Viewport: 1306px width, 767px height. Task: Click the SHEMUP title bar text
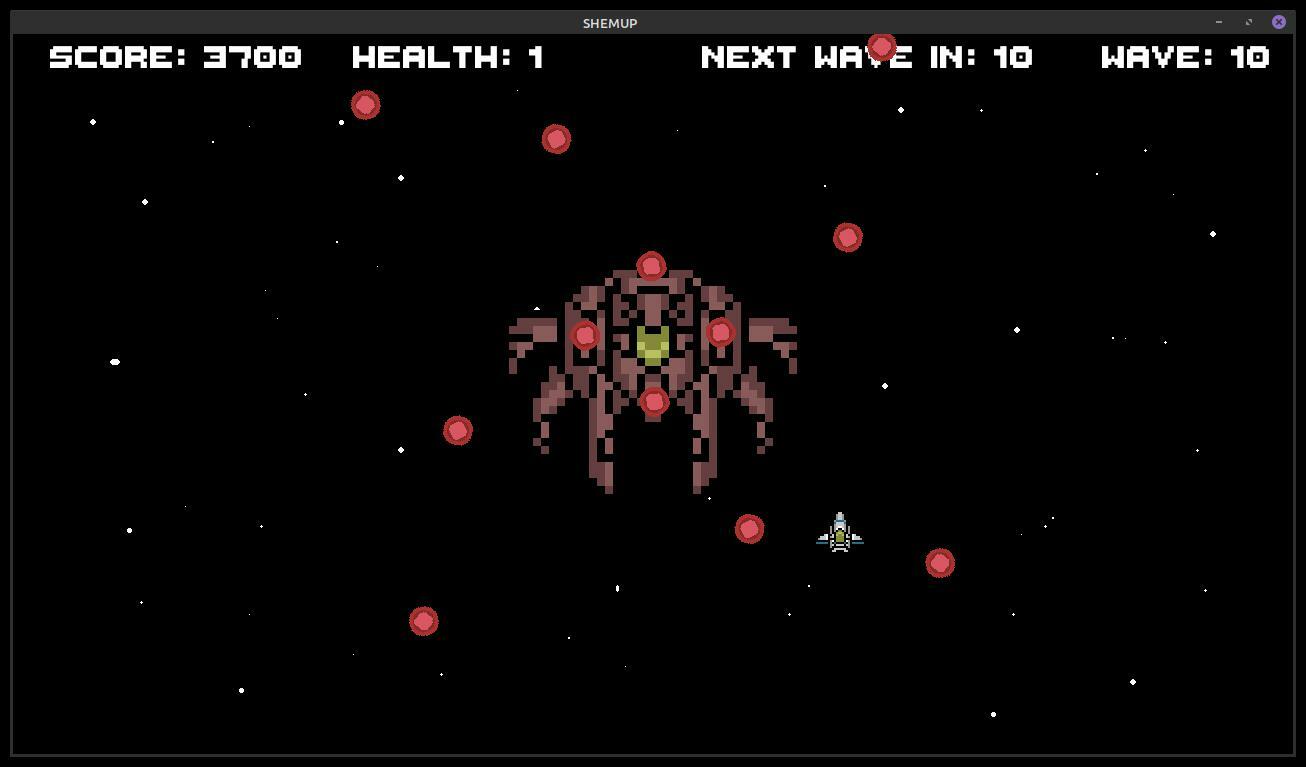click(609, 22)
